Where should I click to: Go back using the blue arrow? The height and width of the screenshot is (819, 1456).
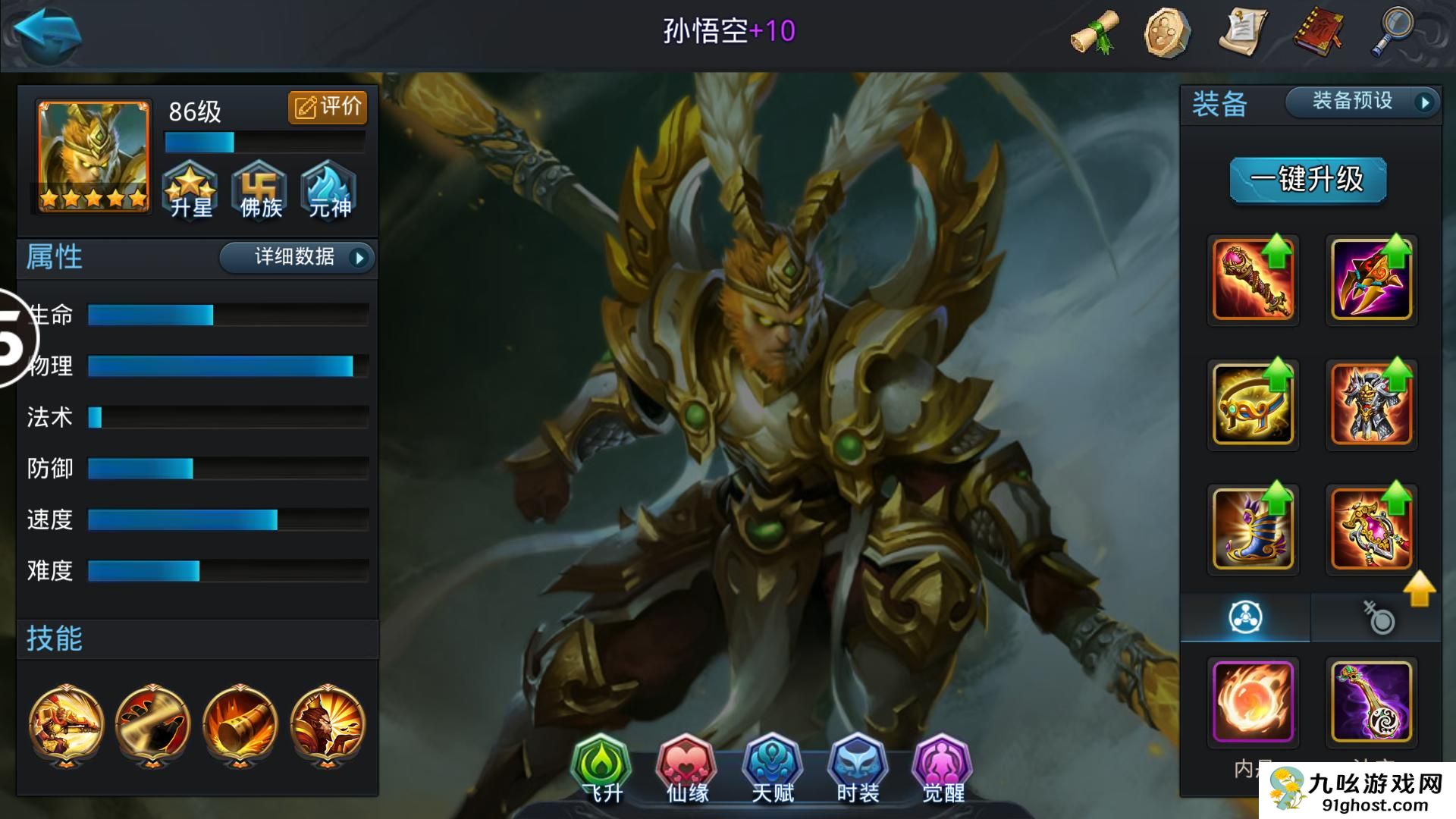coord(47,32)
